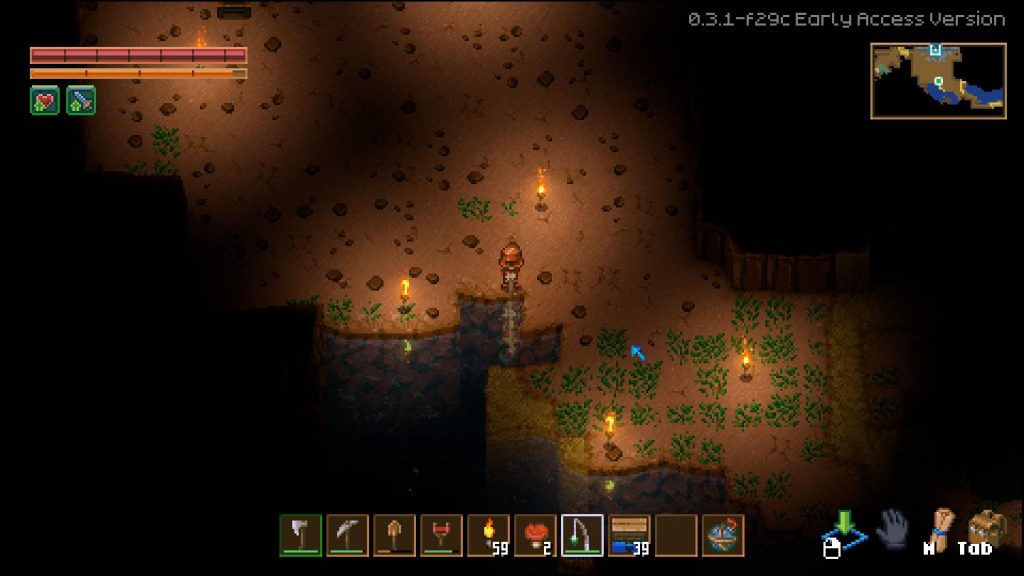The width and height of the screenshot is (1024, 576).
Task: Click the heart buff status icon
Action: pyautogui.click(x=45, y=100)
